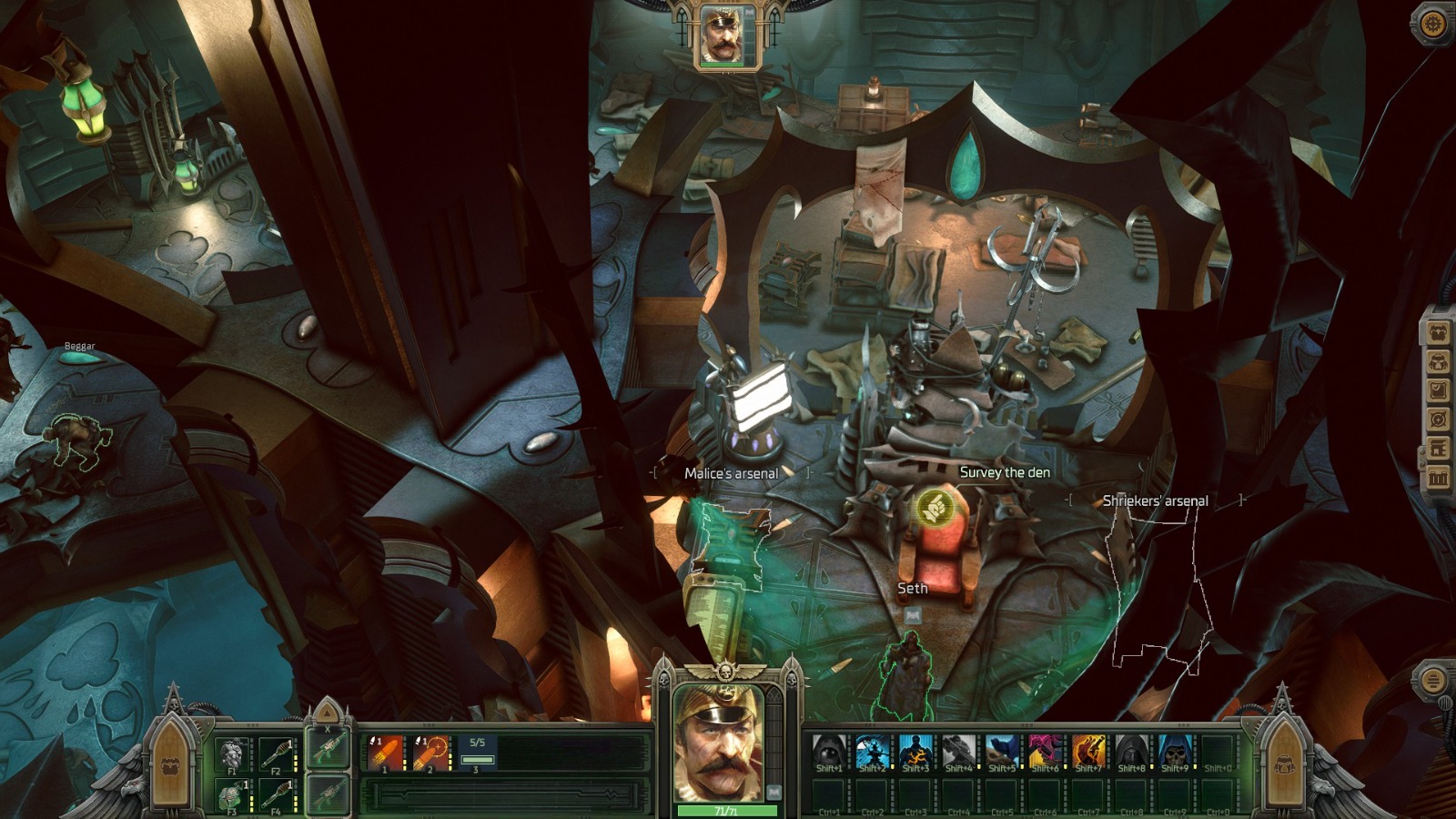Open Malice's arsenal

click(732, 472)
